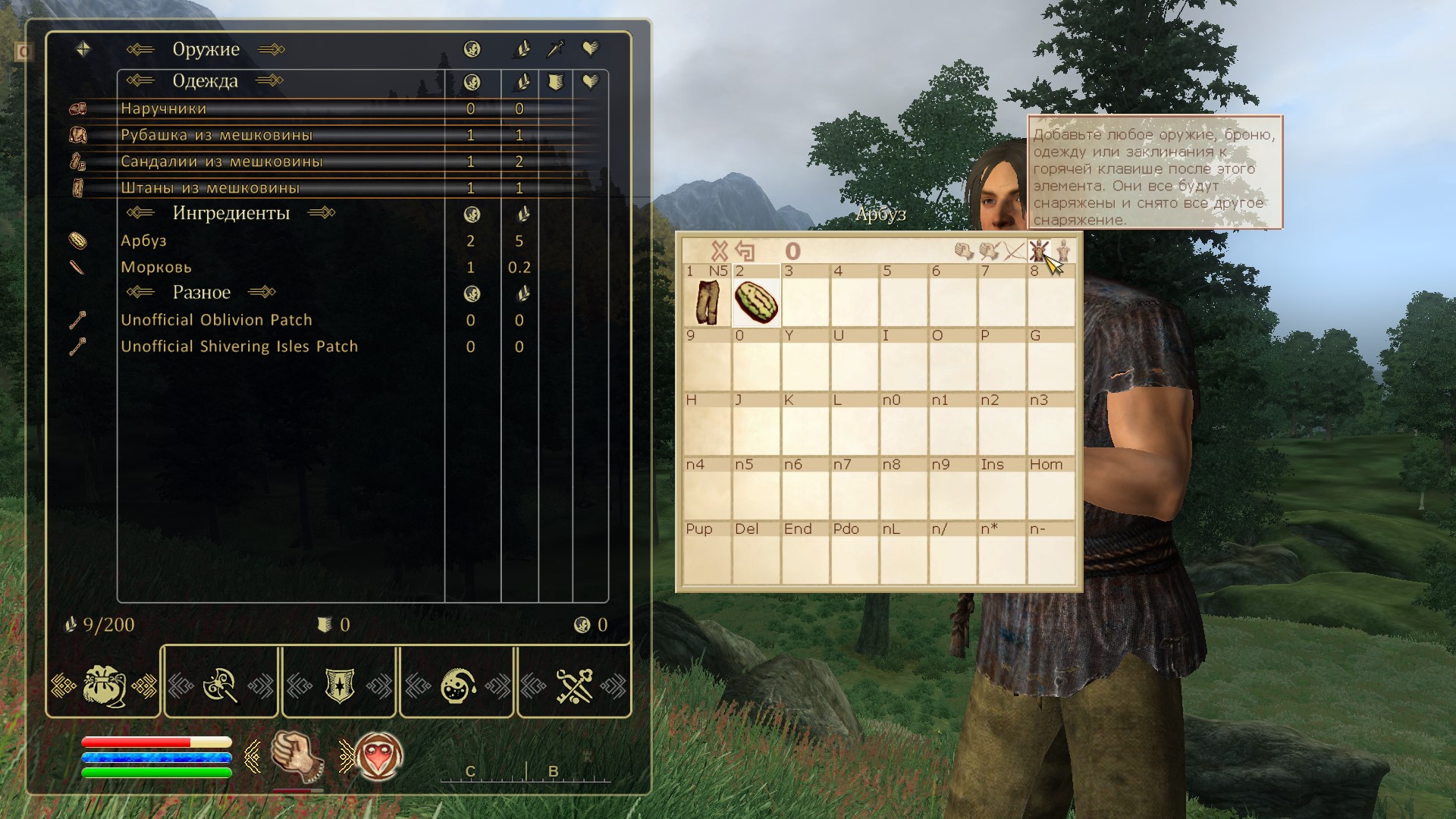The width and height of the screenshot is (1456, 819).
Task: Open the miscellaneous keys tab
Action: point(574,686)
